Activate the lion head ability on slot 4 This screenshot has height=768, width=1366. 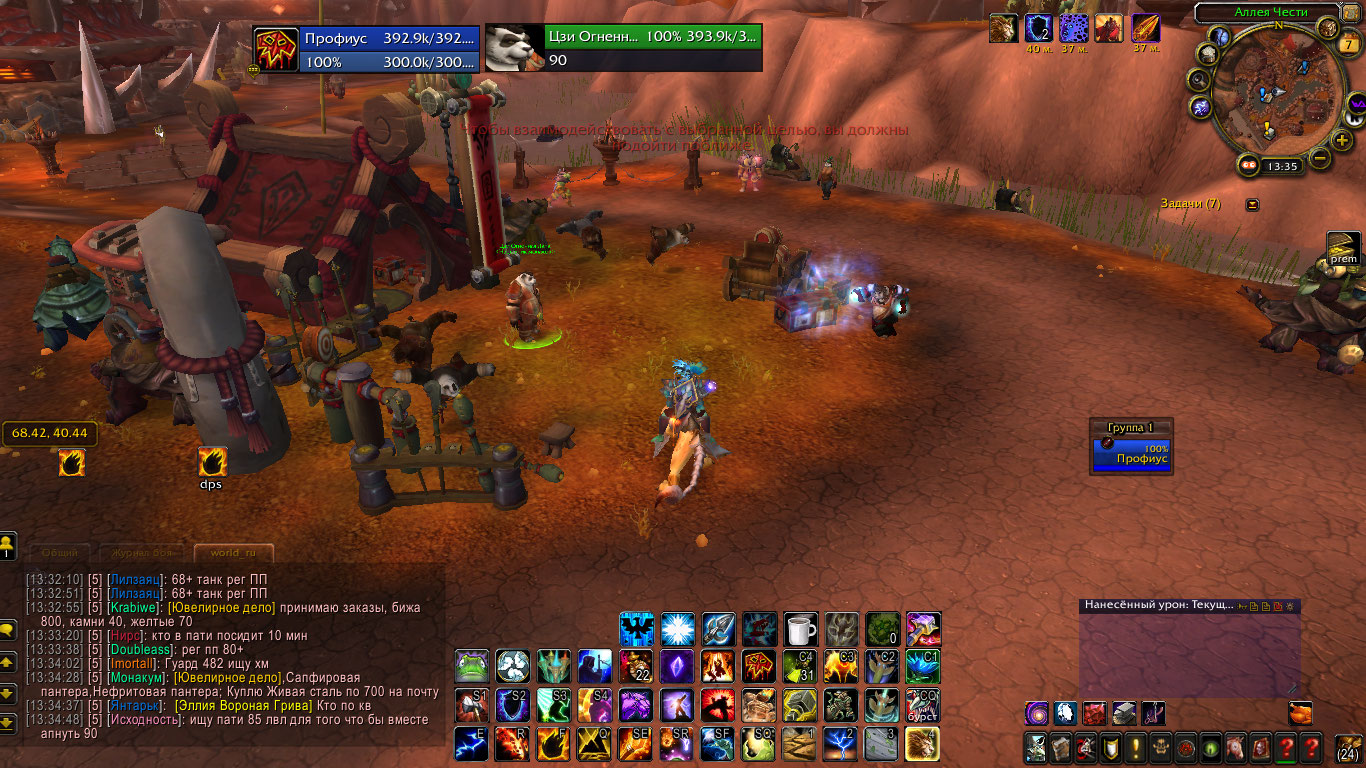point(922,744)
